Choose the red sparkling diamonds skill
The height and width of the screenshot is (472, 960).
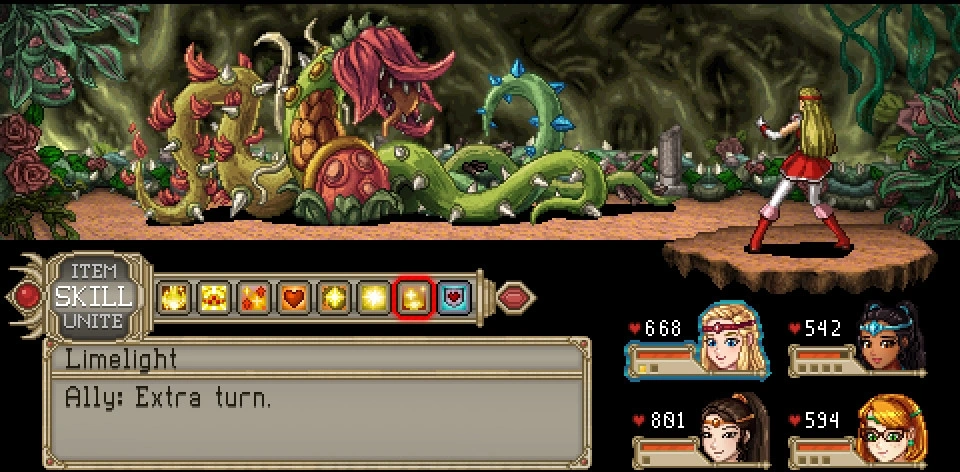coord(253,297)
